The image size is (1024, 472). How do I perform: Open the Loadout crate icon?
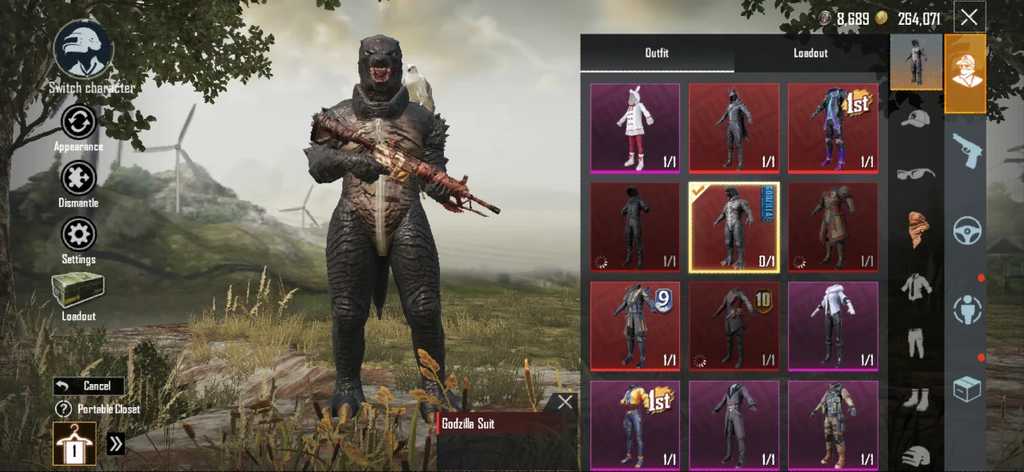(x=78, y=290)
